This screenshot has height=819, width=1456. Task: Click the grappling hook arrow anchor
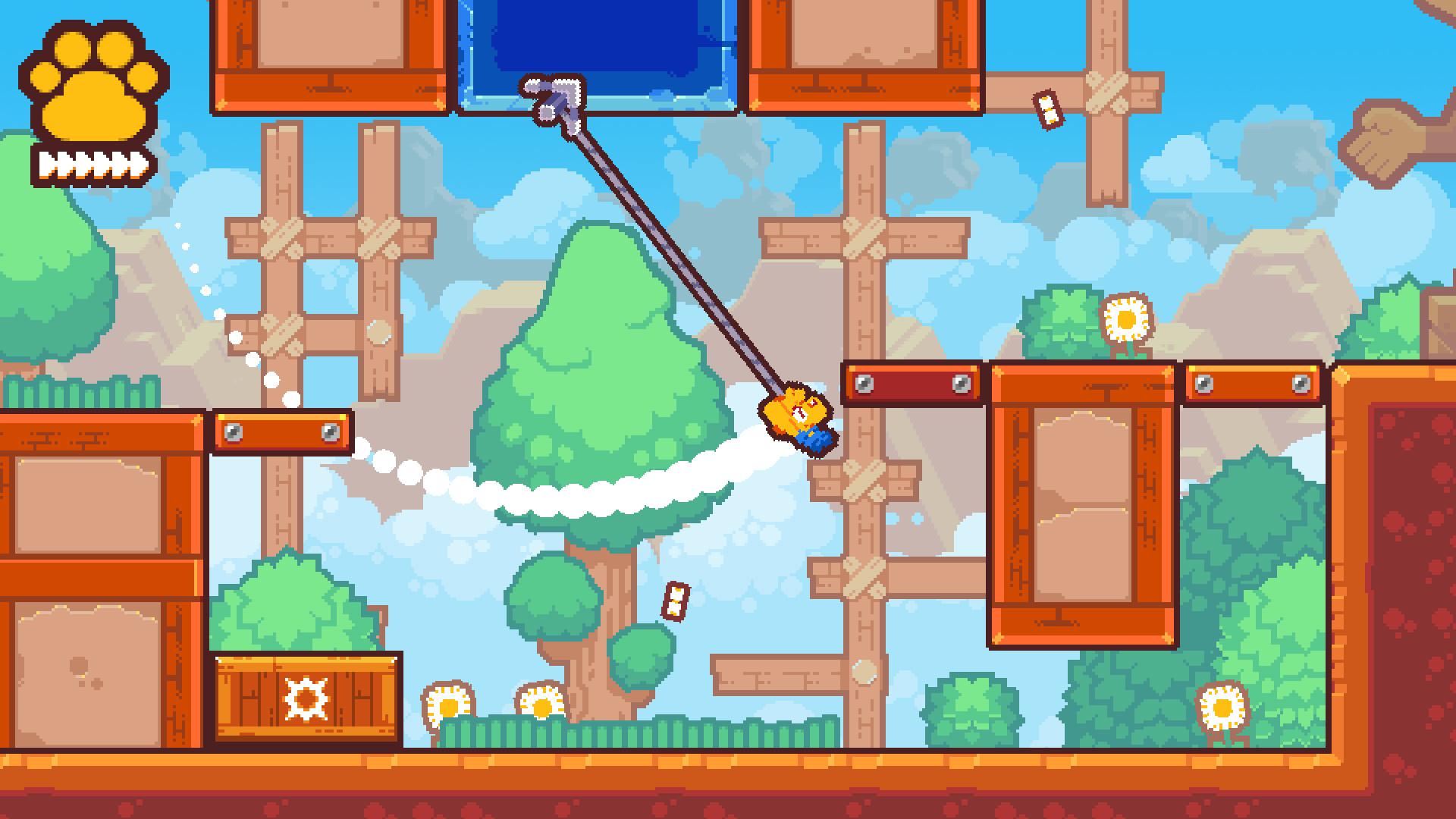(554, 99)
